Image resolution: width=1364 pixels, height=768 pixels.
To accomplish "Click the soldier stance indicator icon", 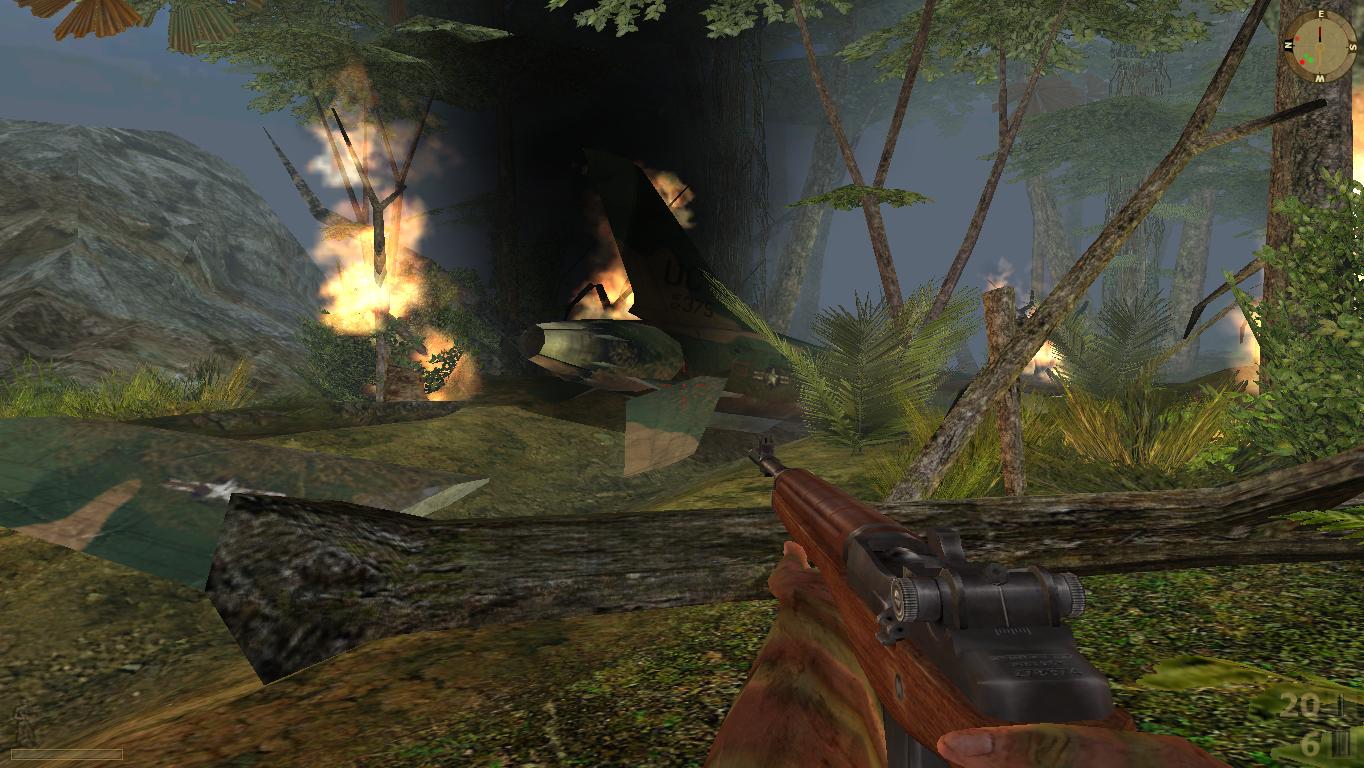I will (x=21, y=724).
